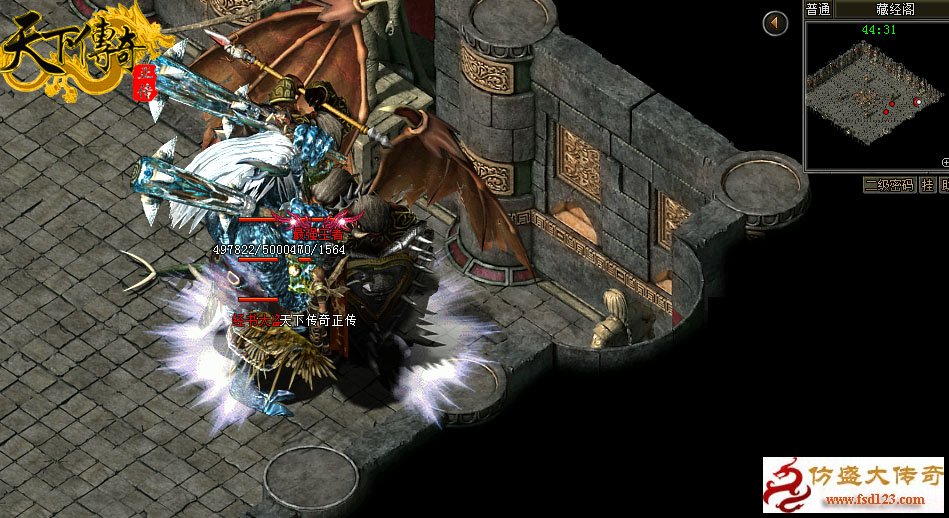949x518 pixels.
Task: Toggle the 挂 auto-play button
Action: [x=927, y=185]
